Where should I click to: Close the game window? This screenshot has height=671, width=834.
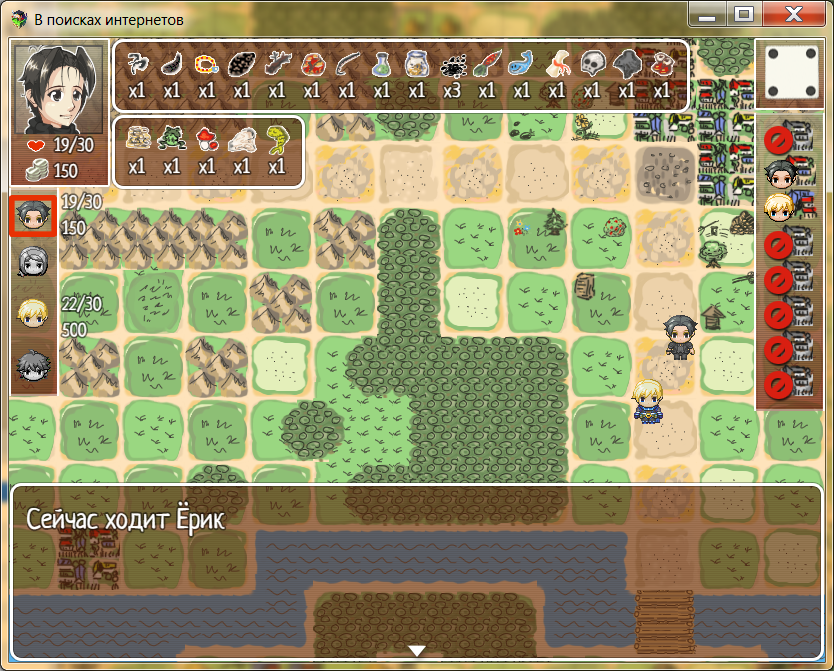pos(795,14)
